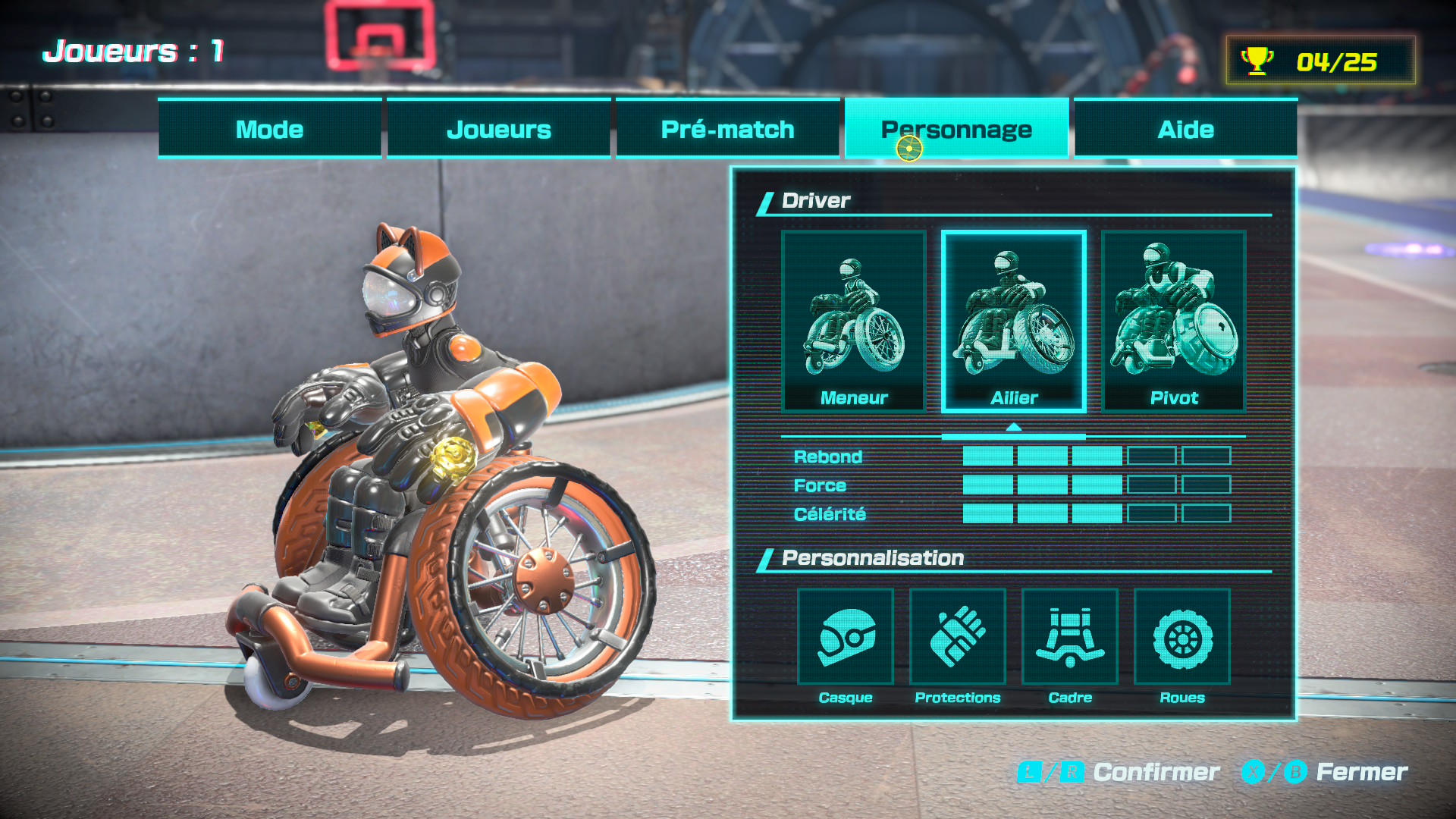Select the Cadre frame icon
Screen dimensions: 1456x819
point(1070,639)
